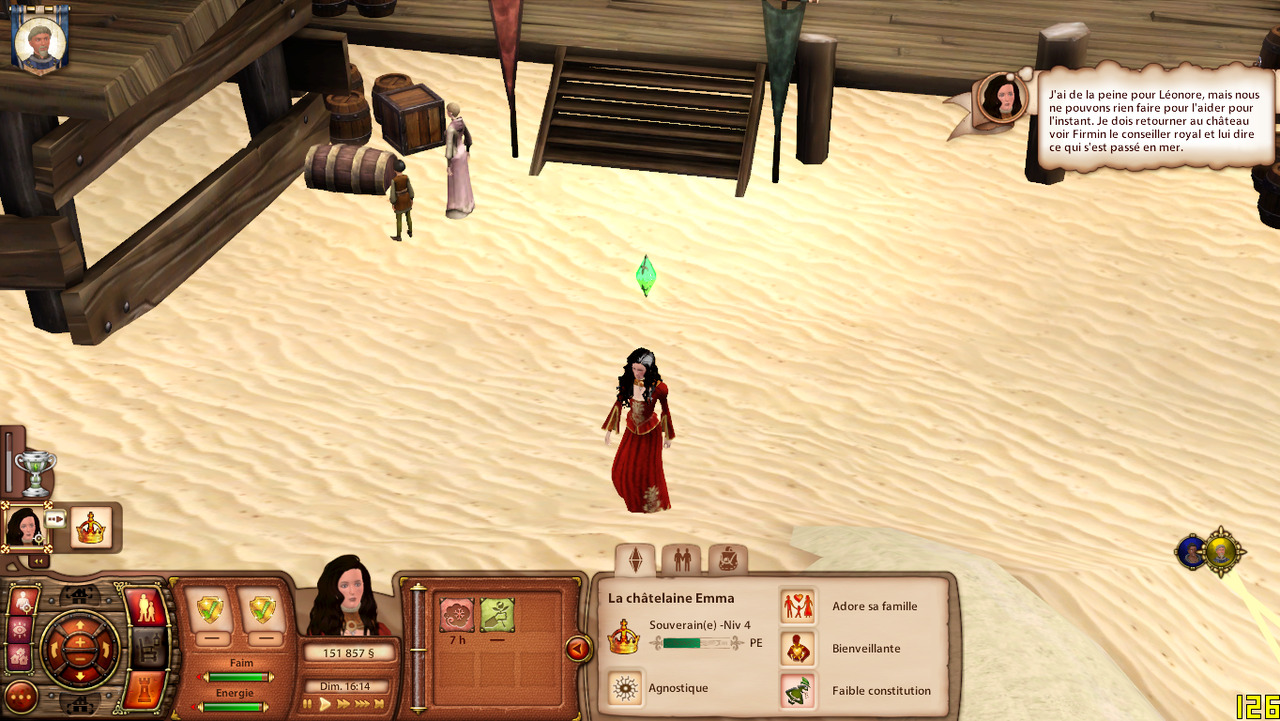Set game speed to normal play

pos(325,704)
